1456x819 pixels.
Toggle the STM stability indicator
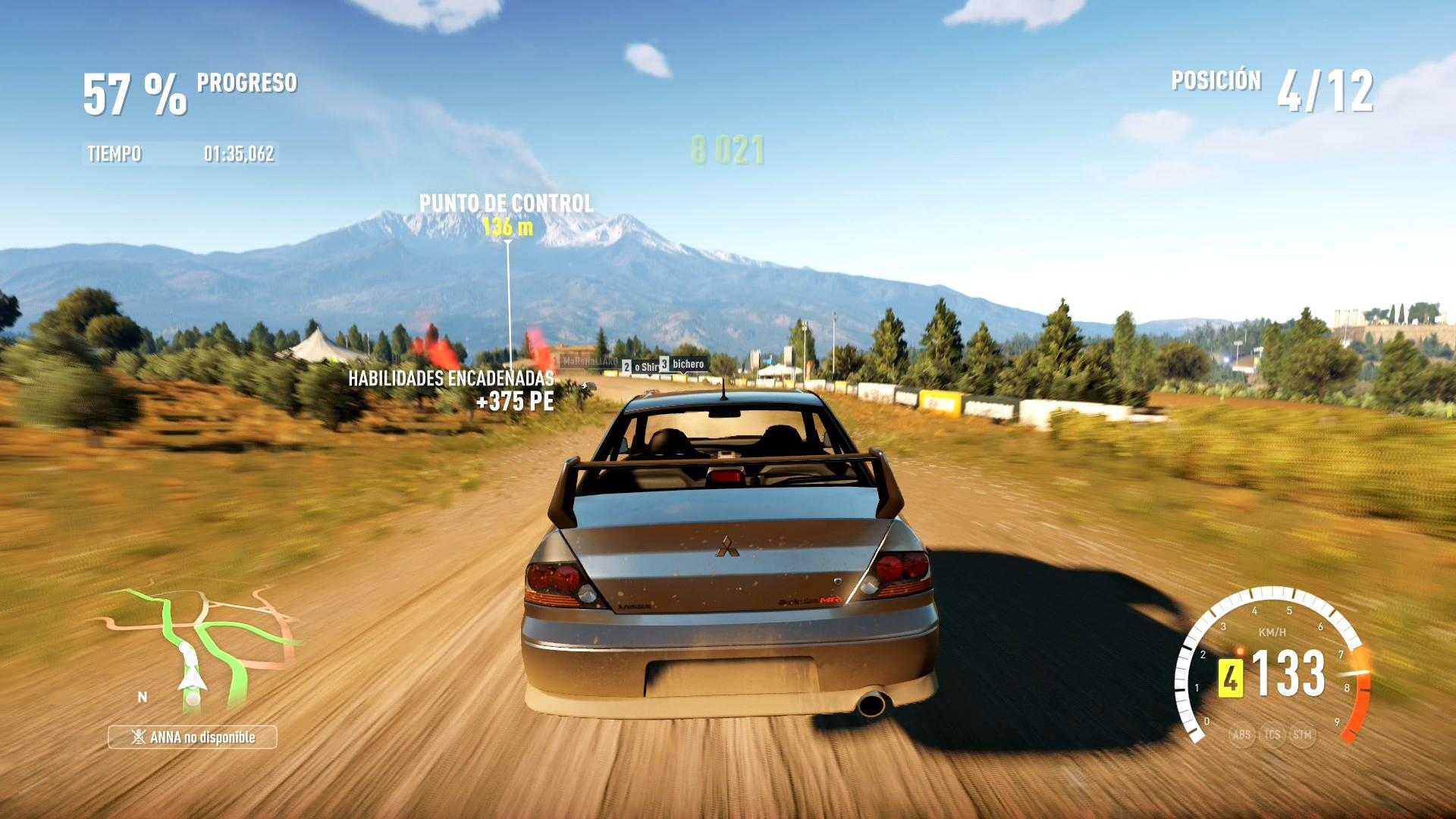[1302, 734]
